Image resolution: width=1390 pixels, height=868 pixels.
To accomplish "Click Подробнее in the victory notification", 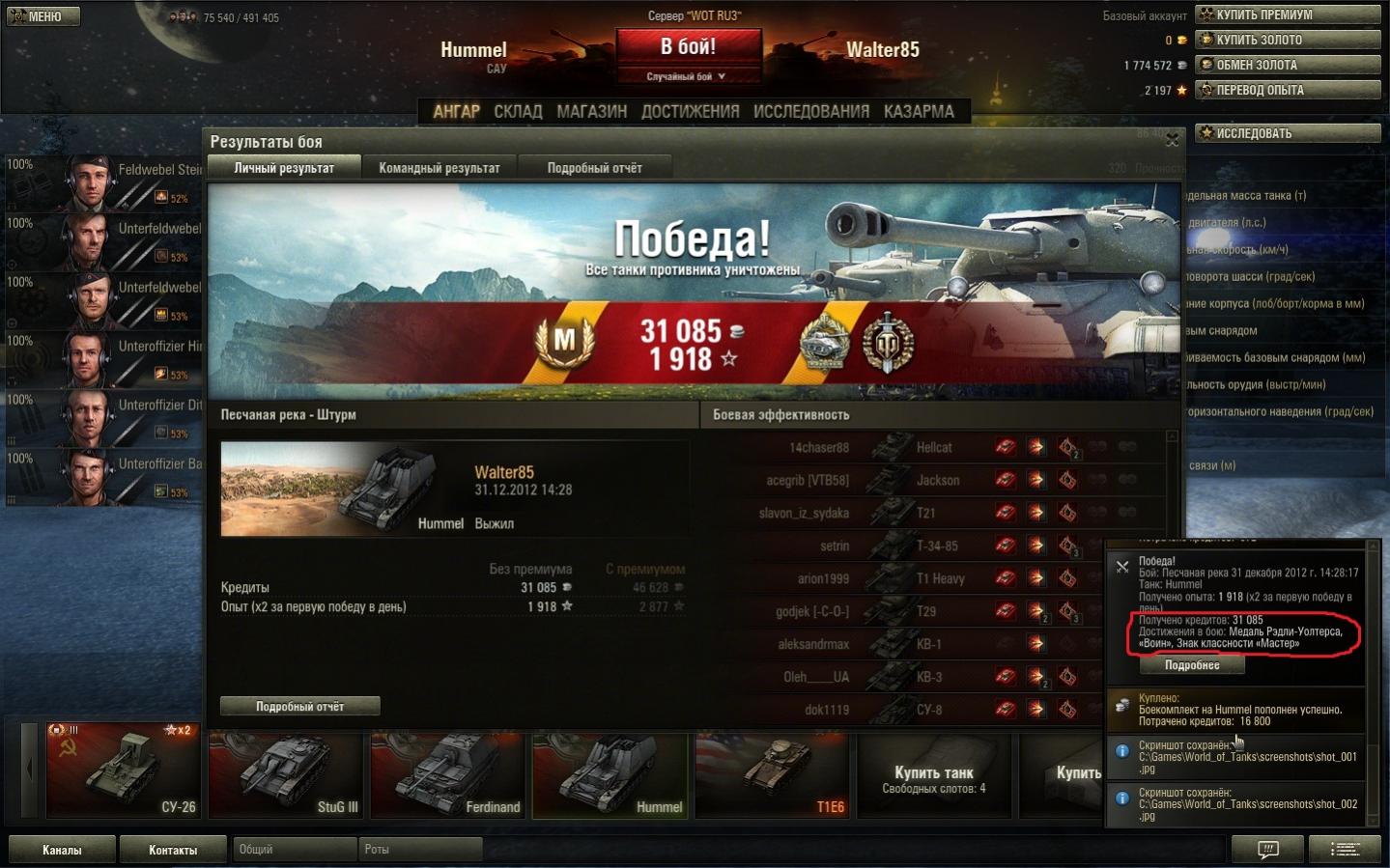I will [1191, 665].
